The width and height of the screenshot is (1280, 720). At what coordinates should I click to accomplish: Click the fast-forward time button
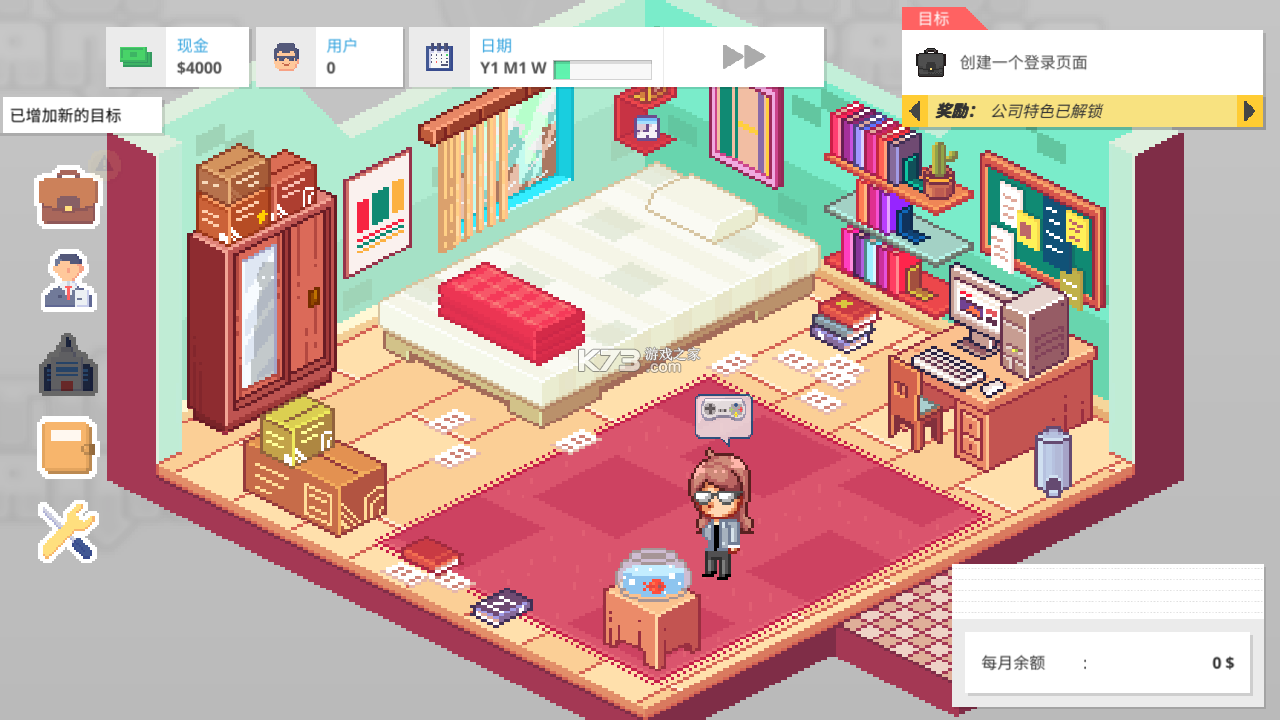pos(744,57)
